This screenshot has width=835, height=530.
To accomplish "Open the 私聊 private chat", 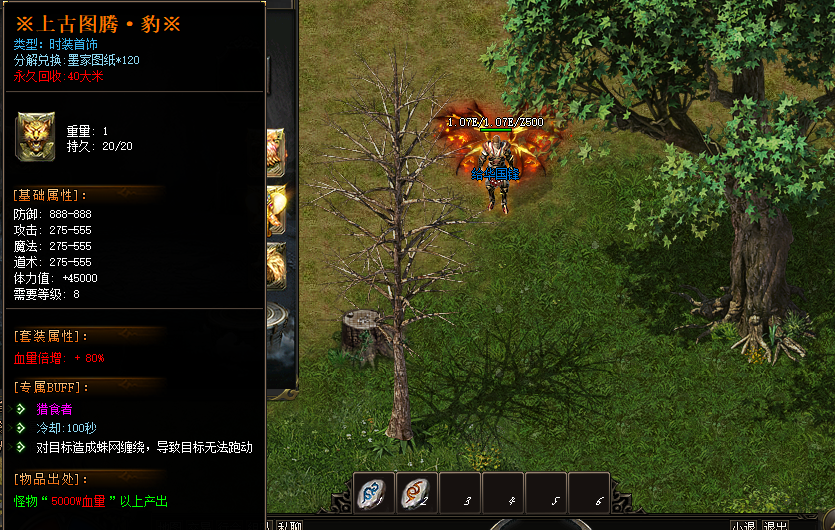I will (290, 525).
